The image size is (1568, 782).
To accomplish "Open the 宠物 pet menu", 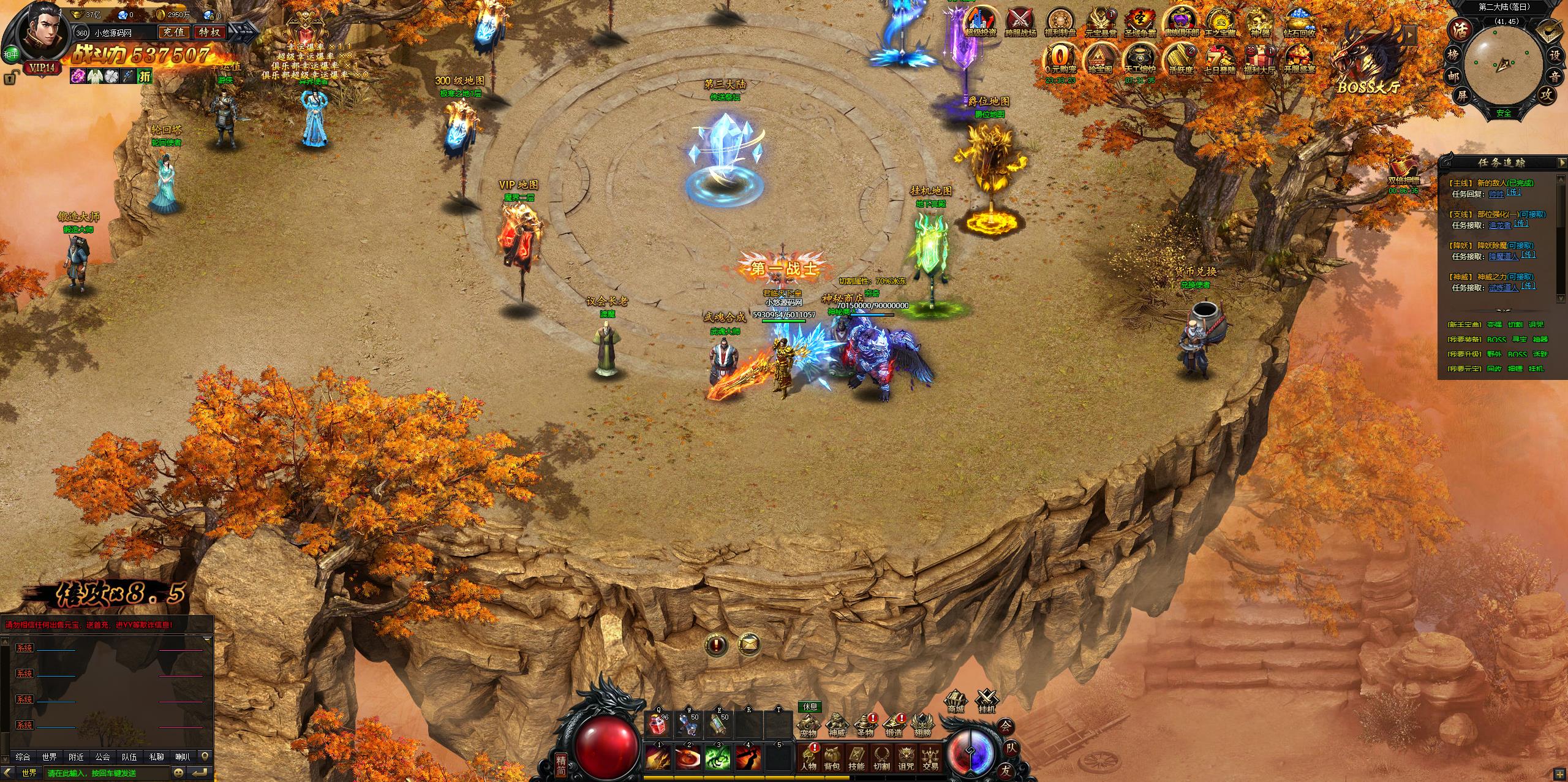I will (x=808, y=726).
